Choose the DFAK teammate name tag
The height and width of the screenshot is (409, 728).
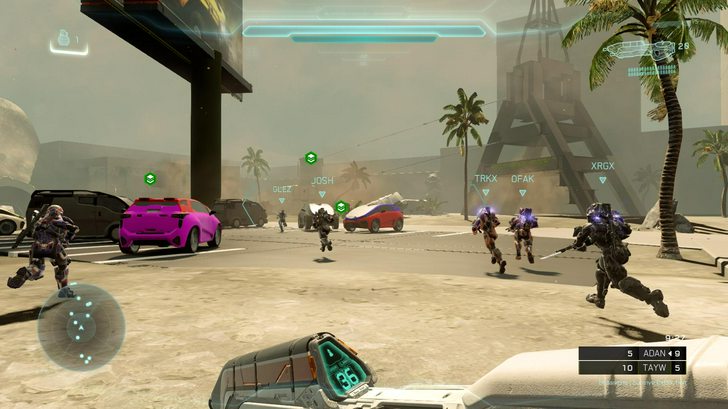(522, 179)
